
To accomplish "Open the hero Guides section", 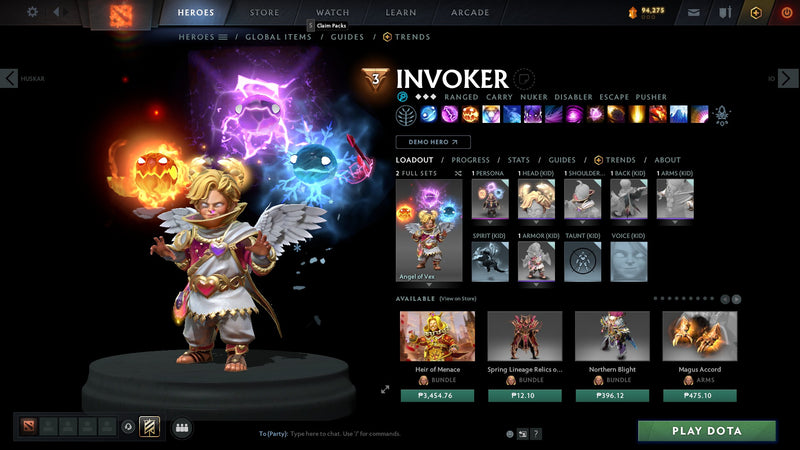I will click(x=347, y=37).
